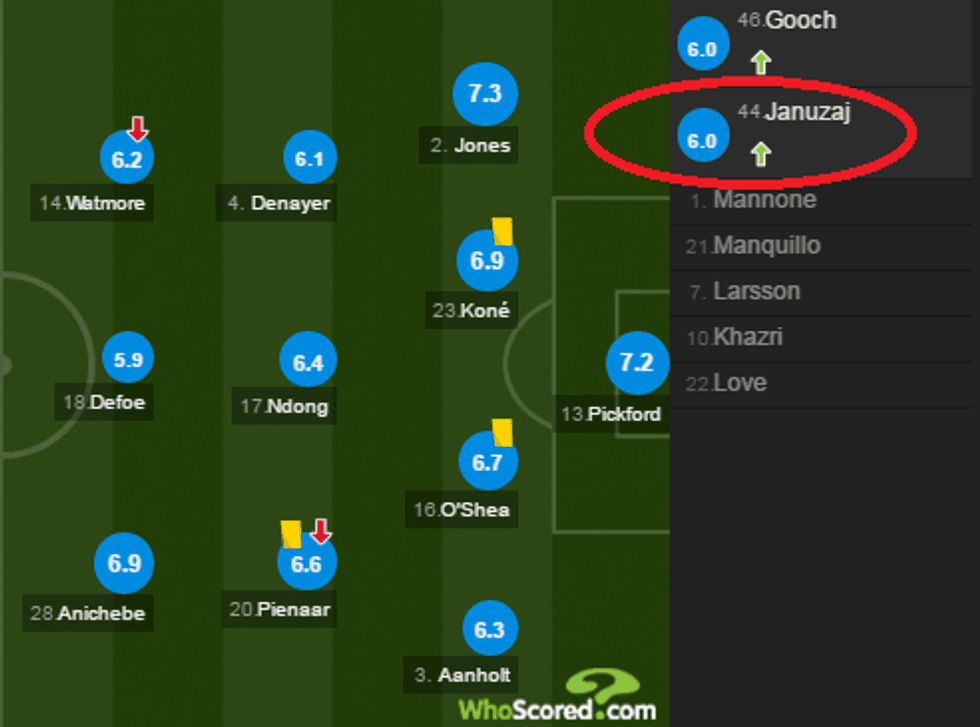Select Jones' 7.3 rating badge

point(484,94)
